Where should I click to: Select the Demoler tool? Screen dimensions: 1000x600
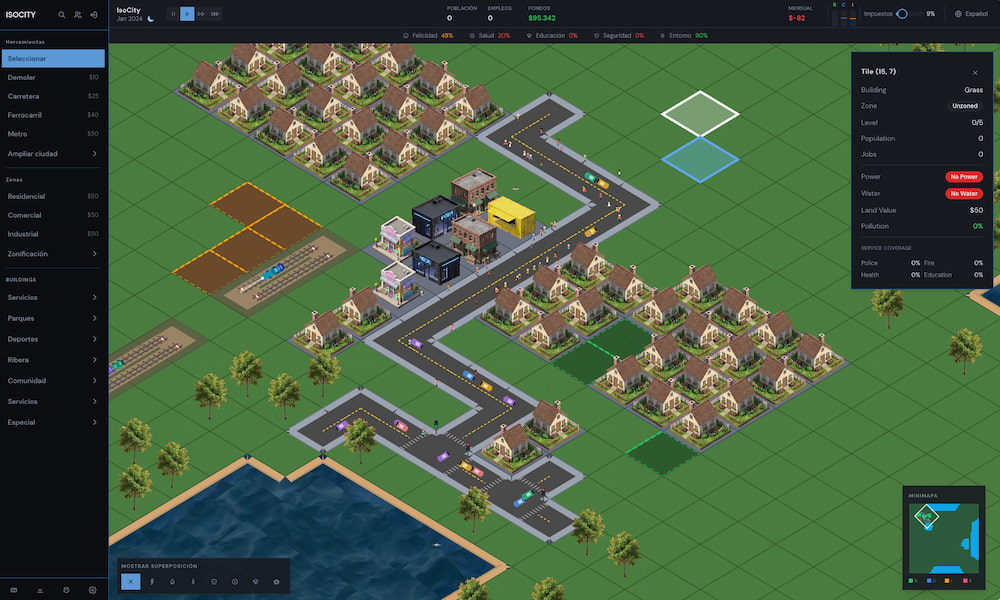53,77
